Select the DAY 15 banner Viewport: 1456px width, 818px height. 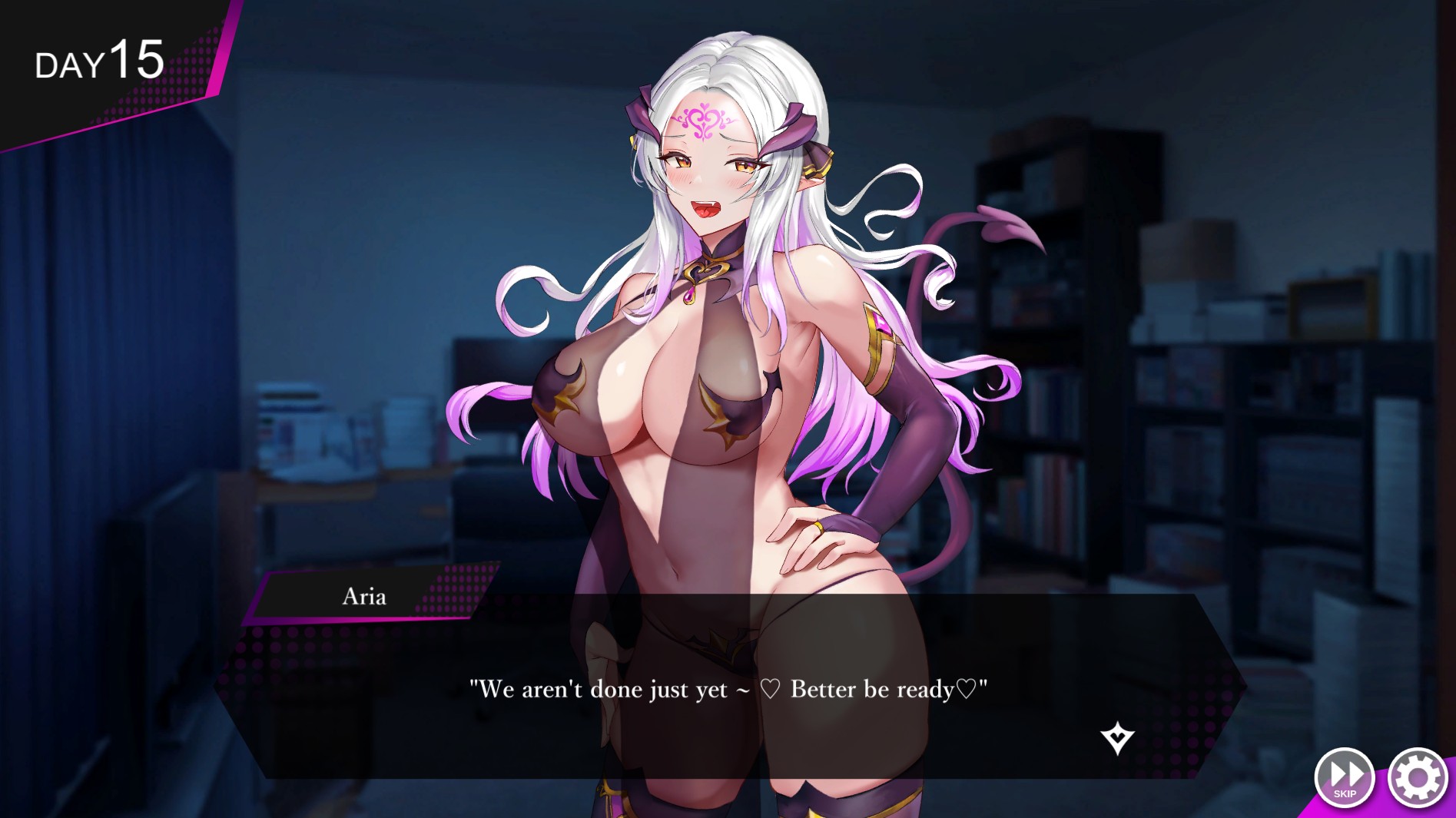[x=100, y=61]
